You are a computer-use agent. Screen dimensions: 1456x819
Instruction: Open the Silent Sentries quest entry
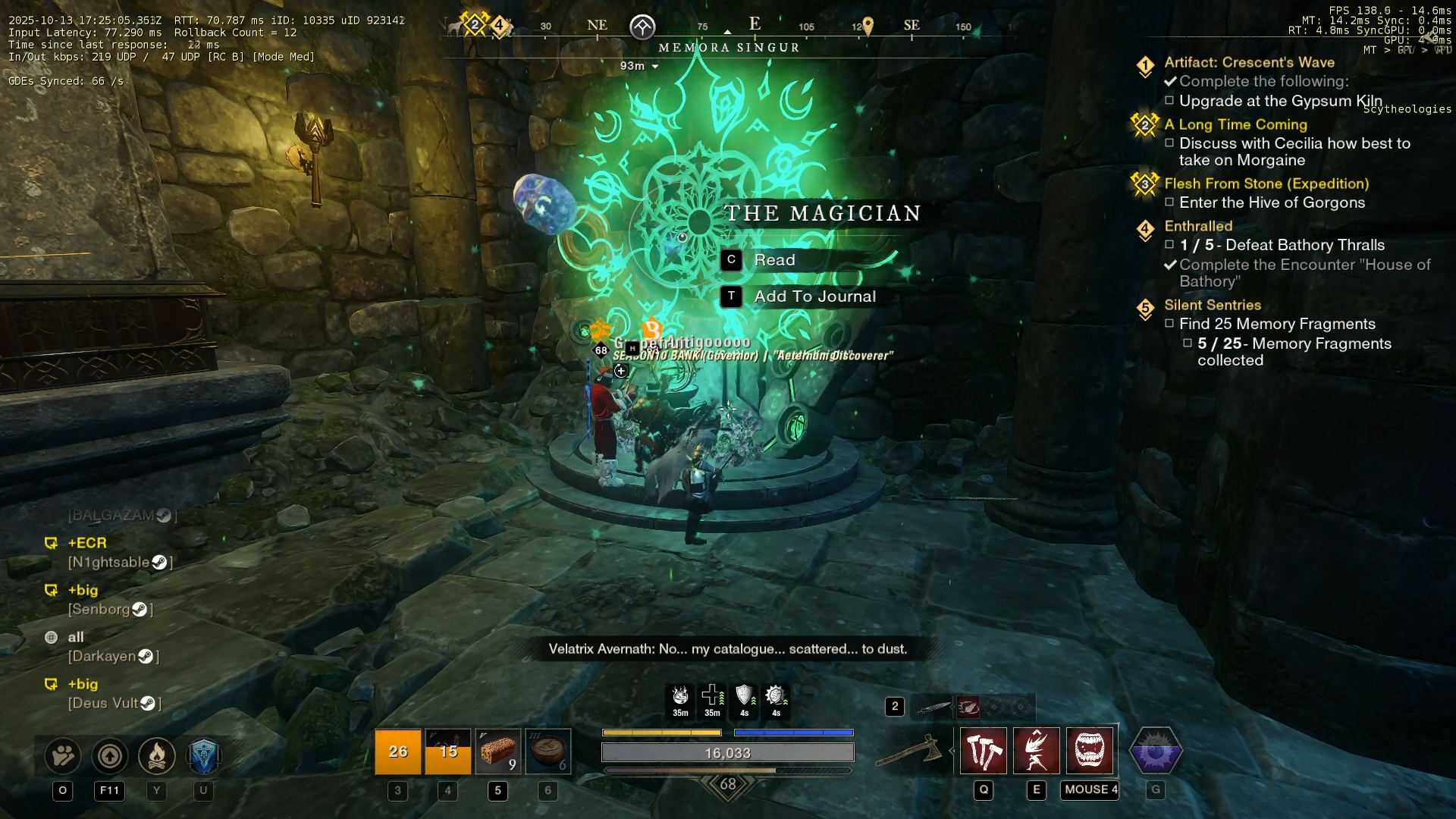tap(1212, 305)
